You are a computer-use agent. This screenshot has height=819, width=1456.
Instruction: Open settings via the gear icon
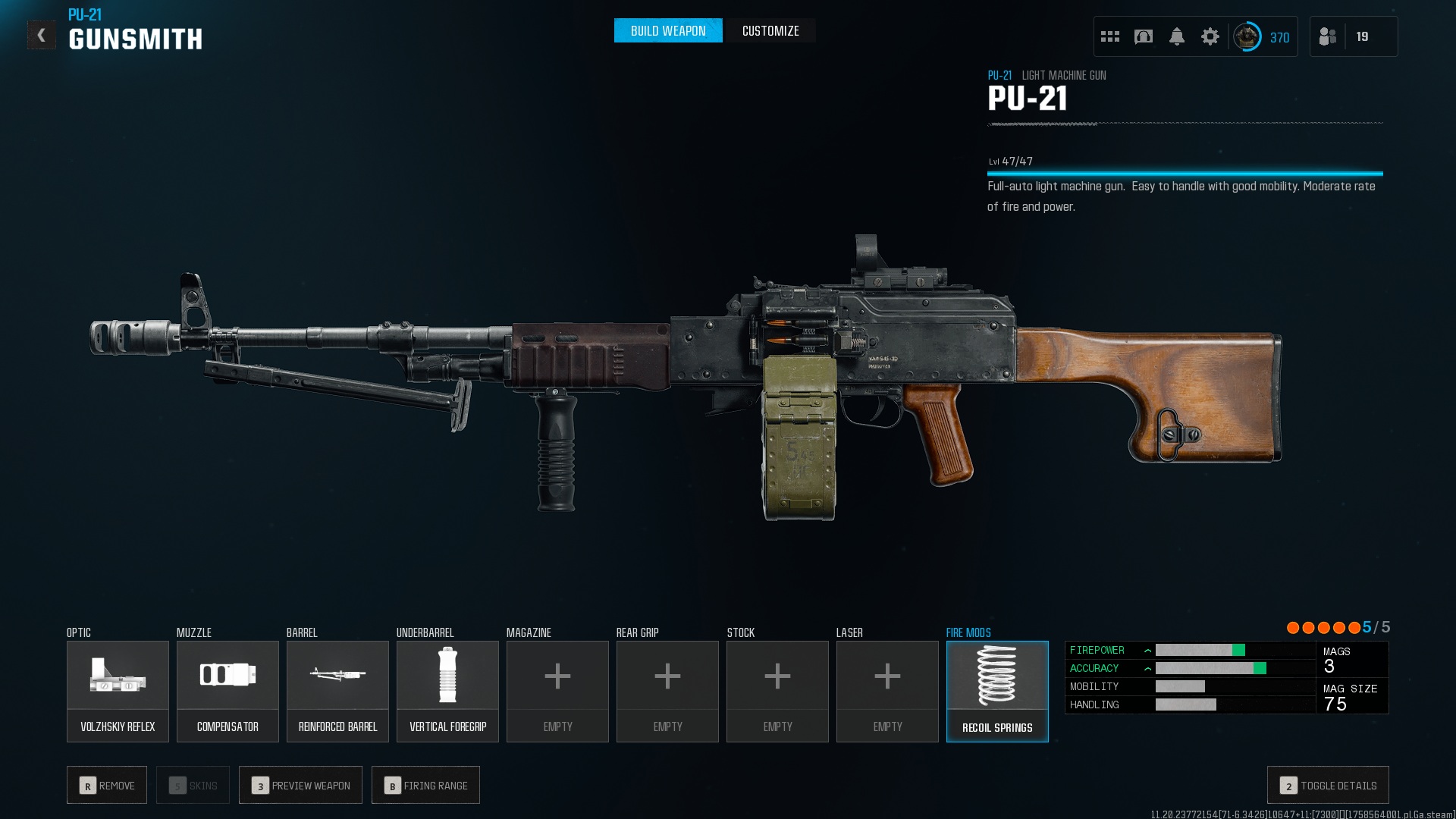tap(1210, 36)
